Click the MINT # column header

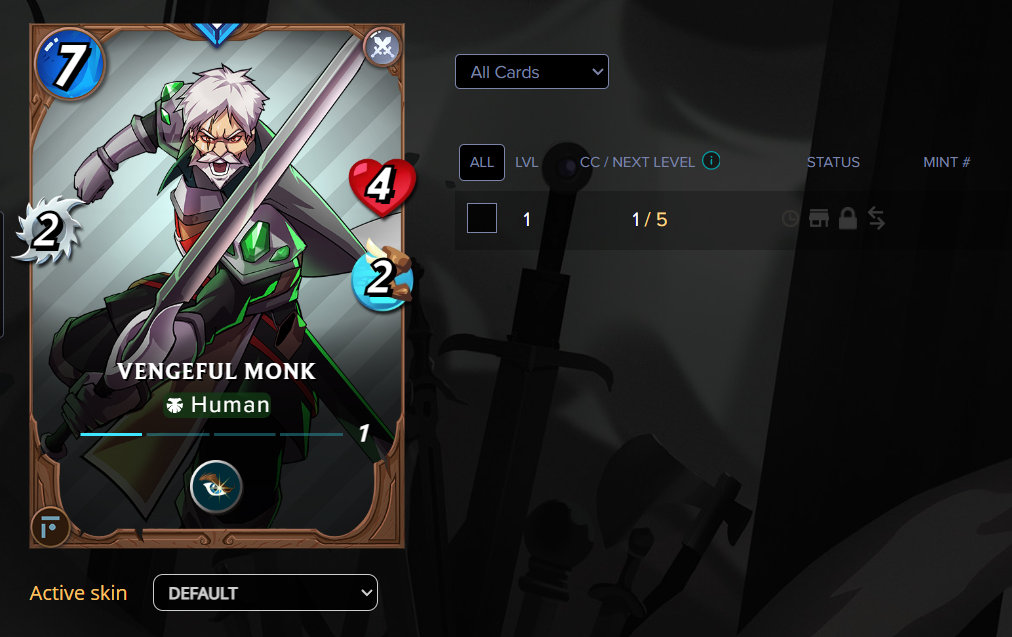(x=947, y=162)
